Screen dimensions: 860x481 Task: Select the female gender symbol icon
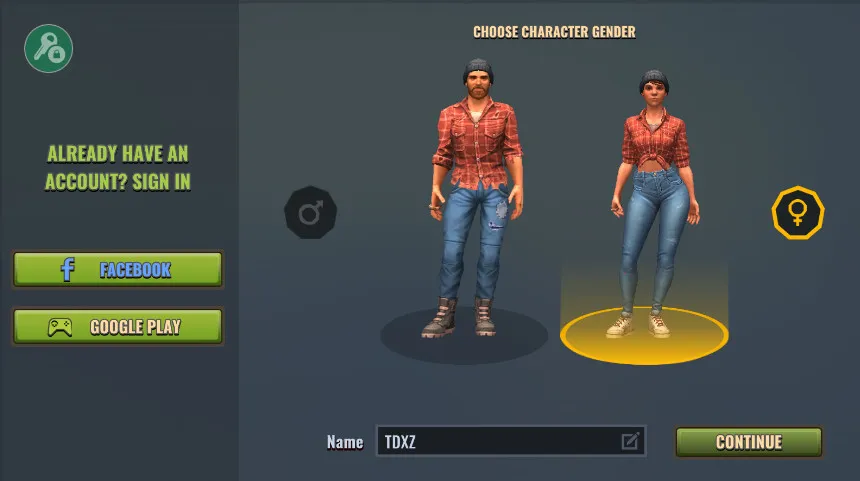(x=797, y=212)
